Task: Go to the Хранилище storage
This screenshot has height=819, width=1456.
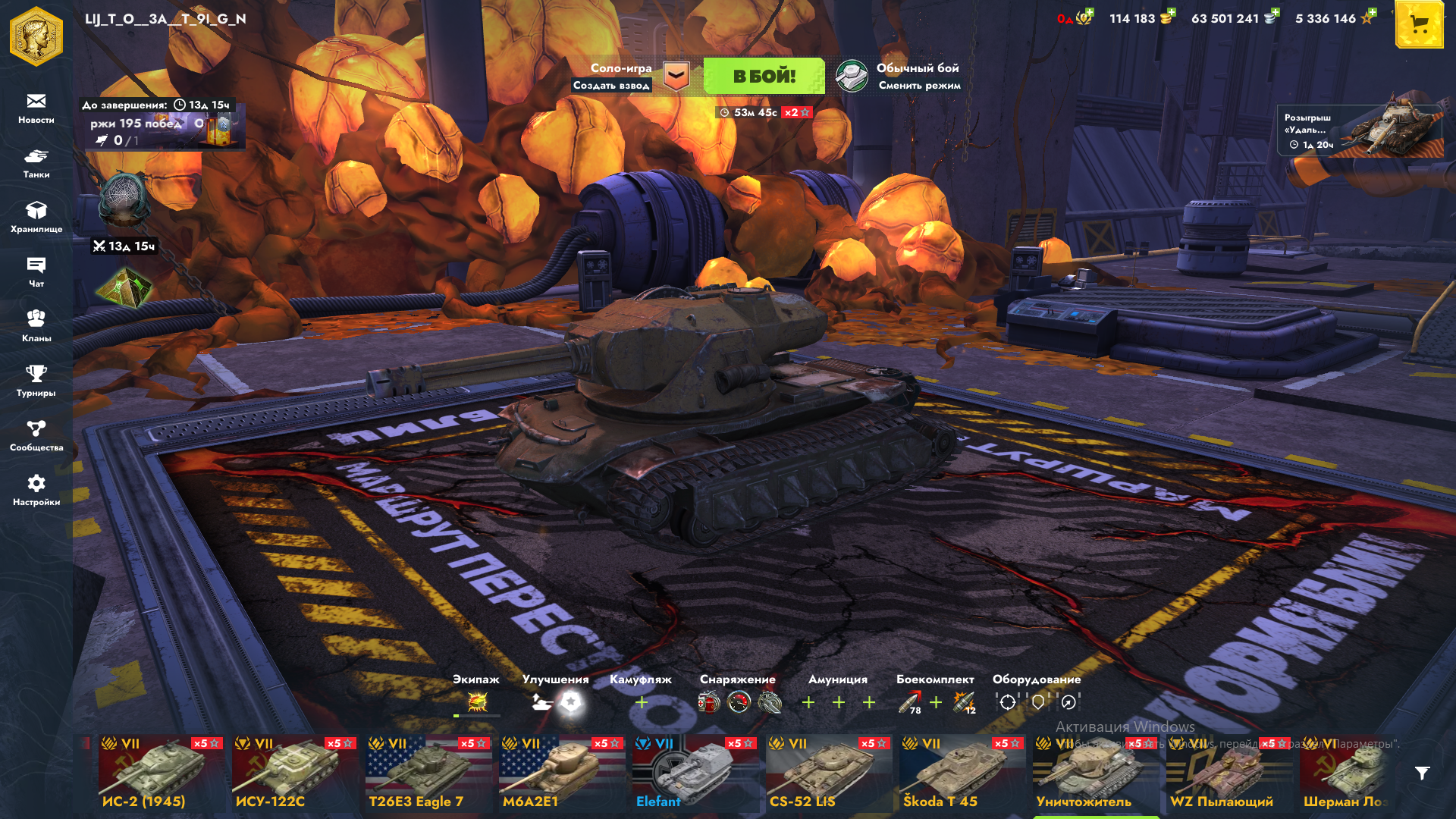Action: point(36,218)
